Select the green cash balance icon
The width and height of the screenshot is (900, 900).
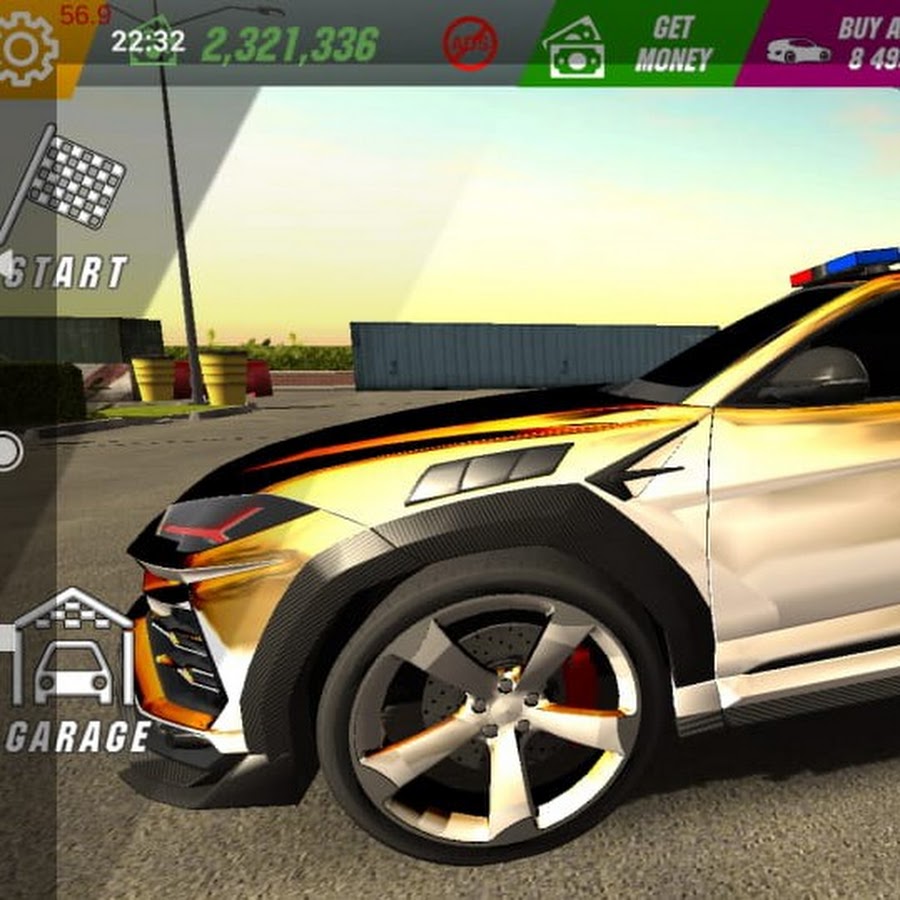[153, 44]
